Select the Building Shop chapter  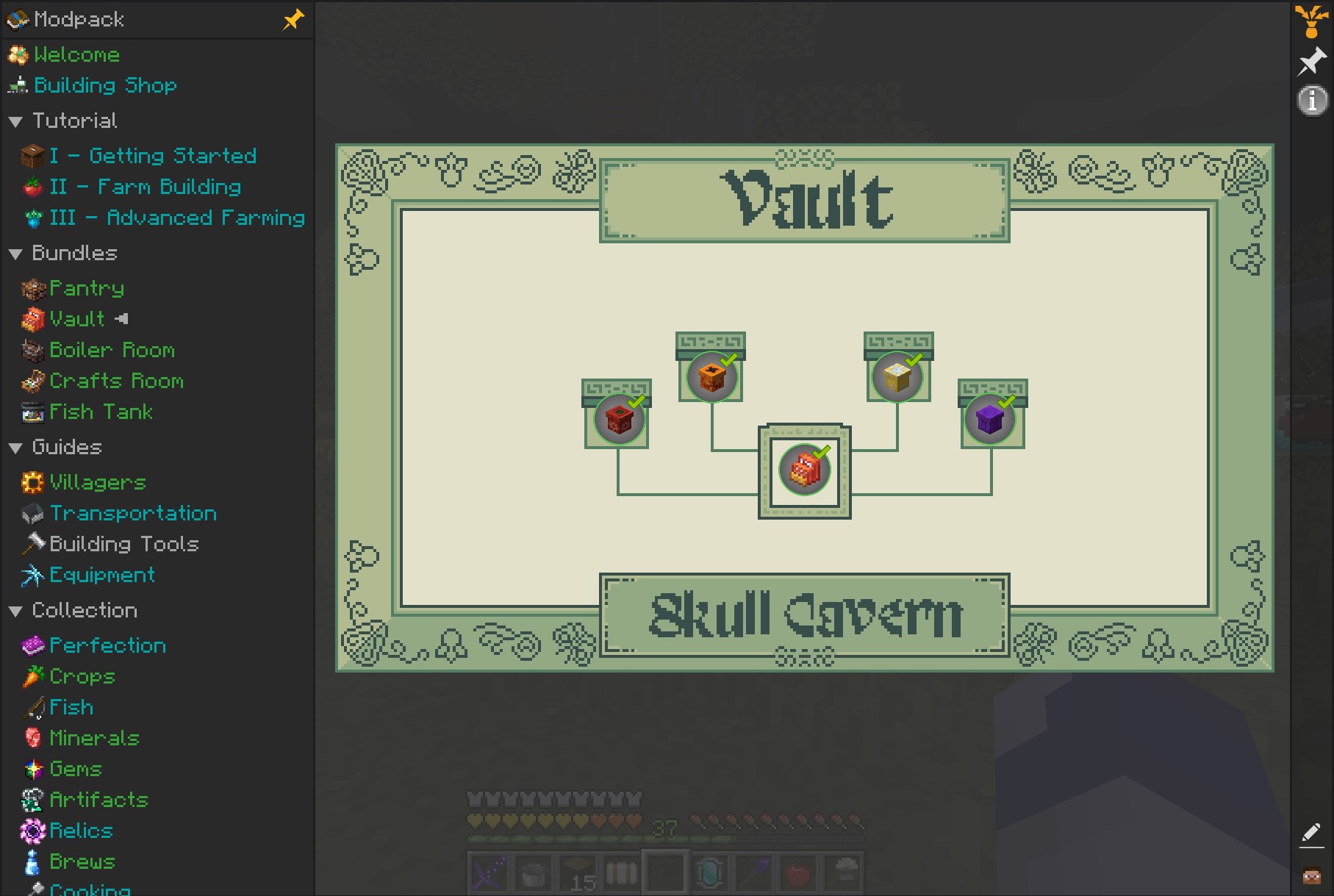pyautogui.click(x=105, y=86)
